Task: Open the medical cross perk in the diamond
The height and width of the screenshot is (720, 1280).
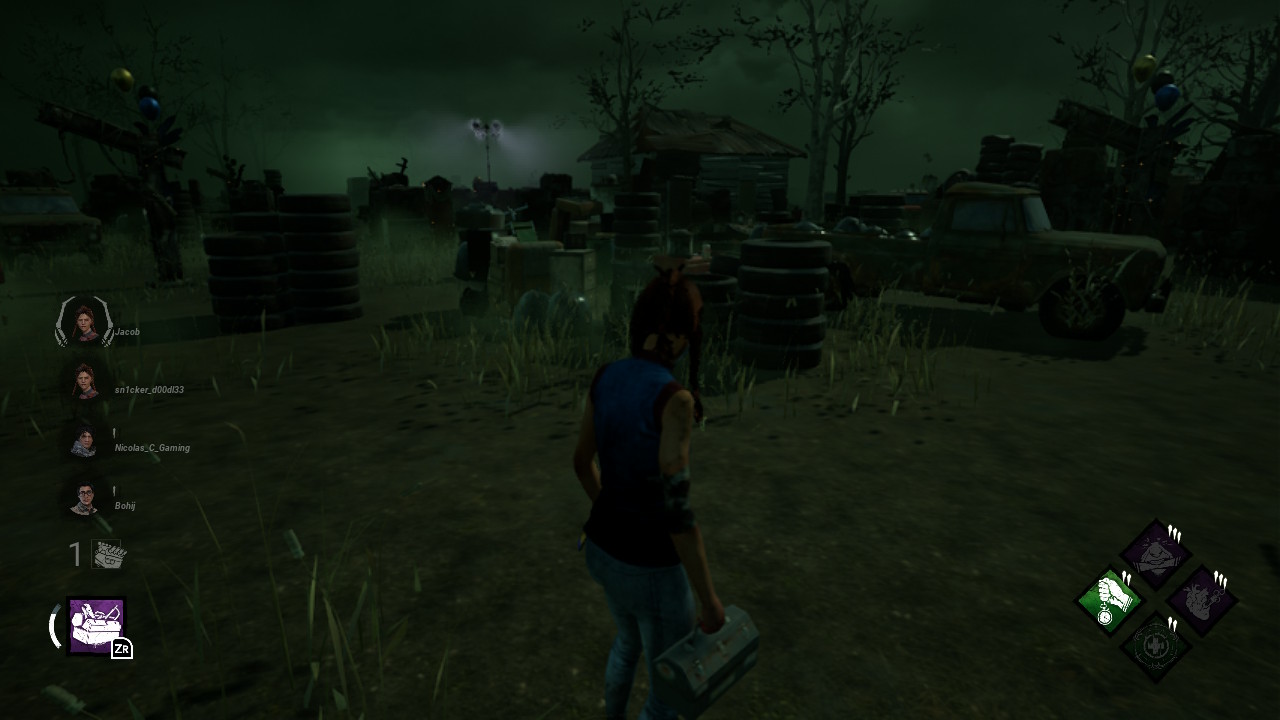Action: click(x=1155, y=644)
